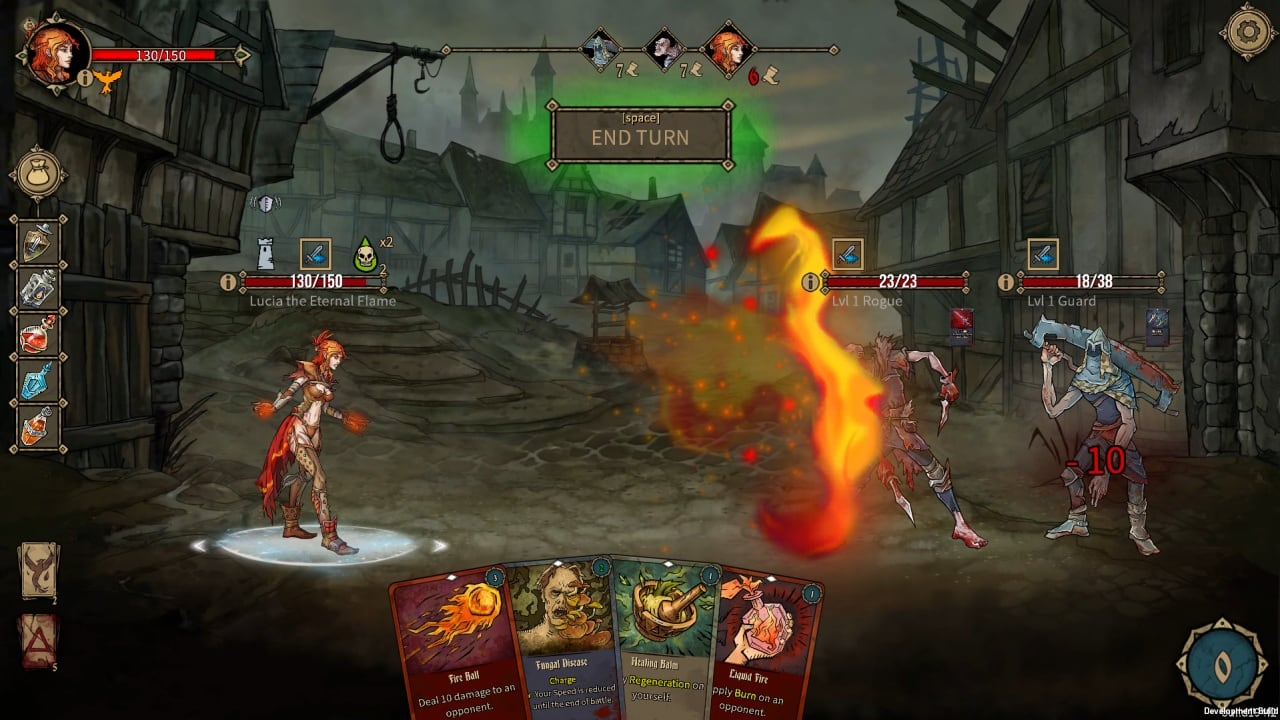Use the sword shield potion
The height and width of the screenshot is (720, 1280).
coord(39,241)
